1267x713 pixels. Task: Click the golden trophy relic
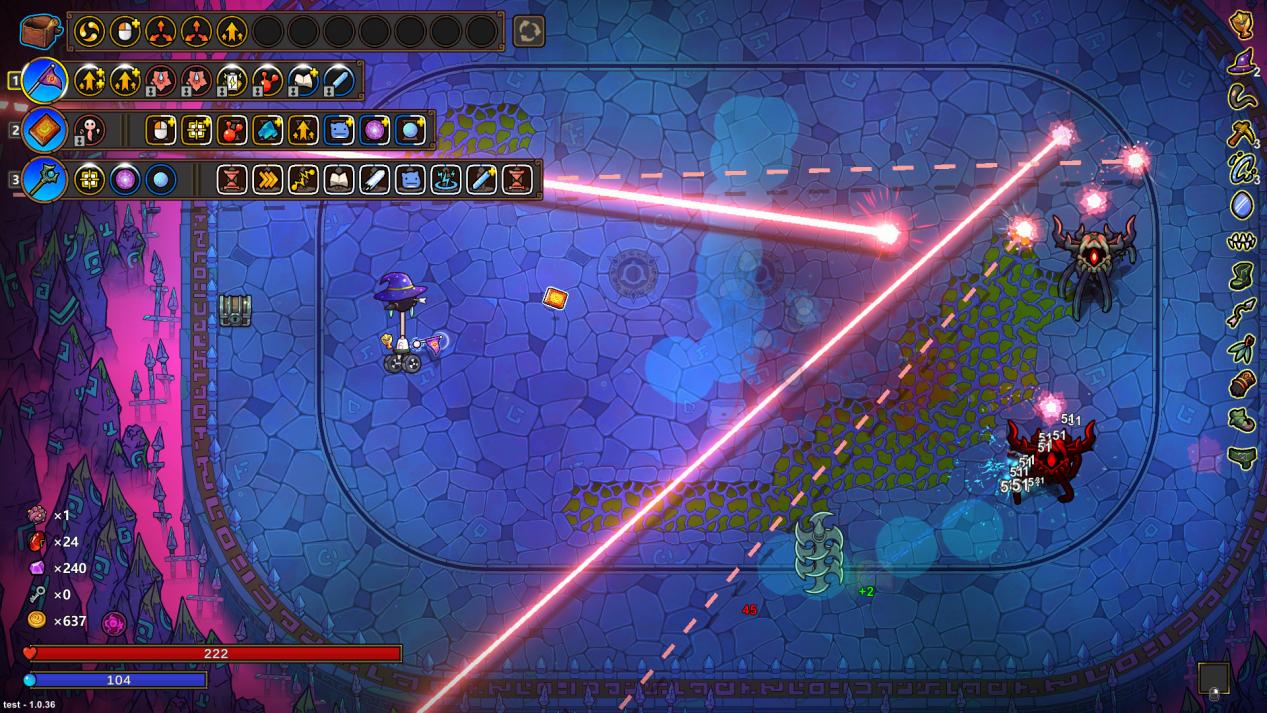click(x=1241, y=24)
